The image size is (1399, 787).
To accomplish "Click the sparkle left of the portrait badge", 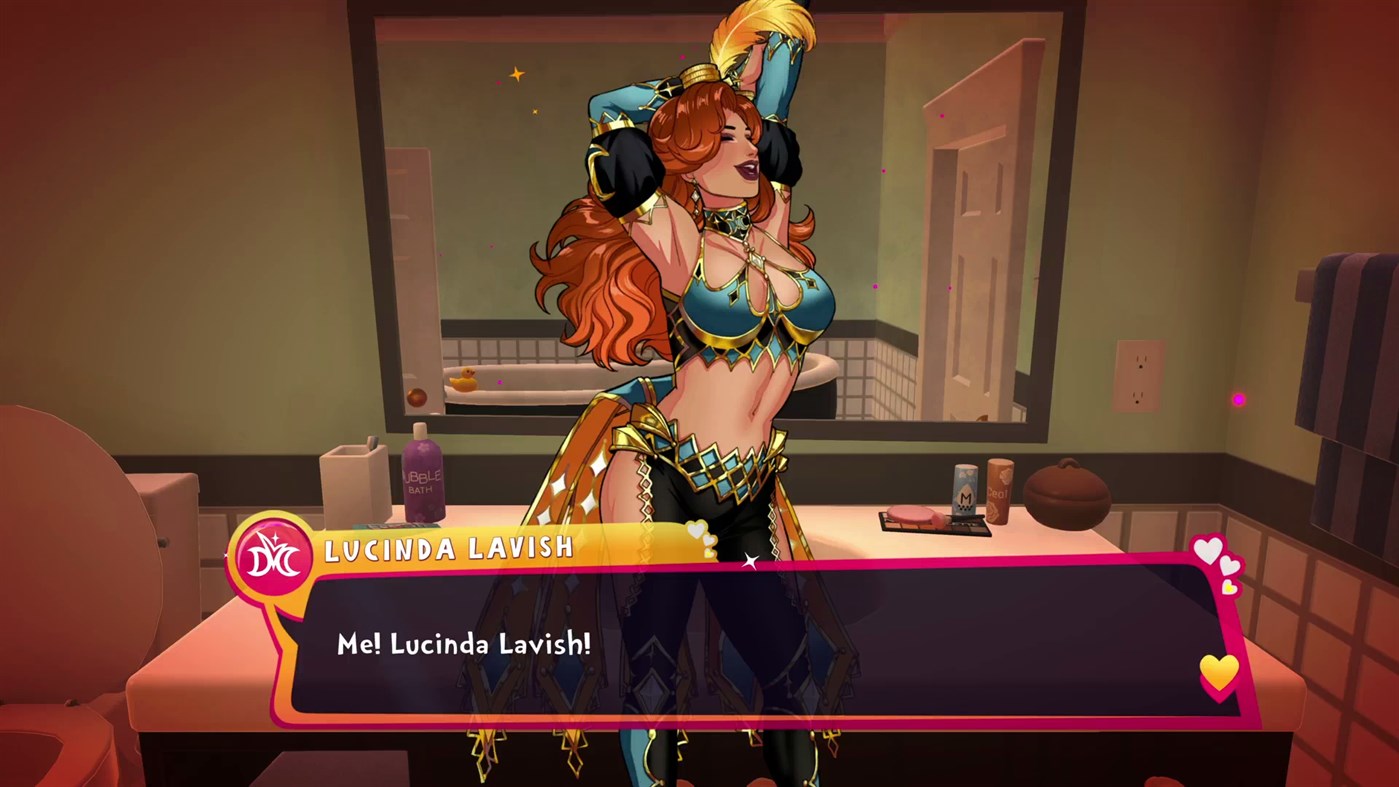I will pos(224,554).
